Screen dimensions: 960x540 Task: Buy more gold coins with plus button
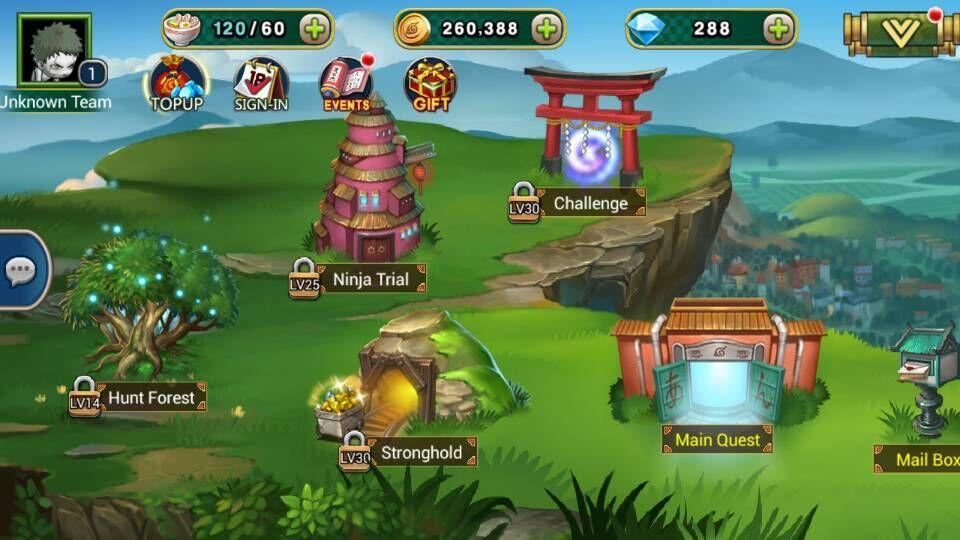pos(546,29)
